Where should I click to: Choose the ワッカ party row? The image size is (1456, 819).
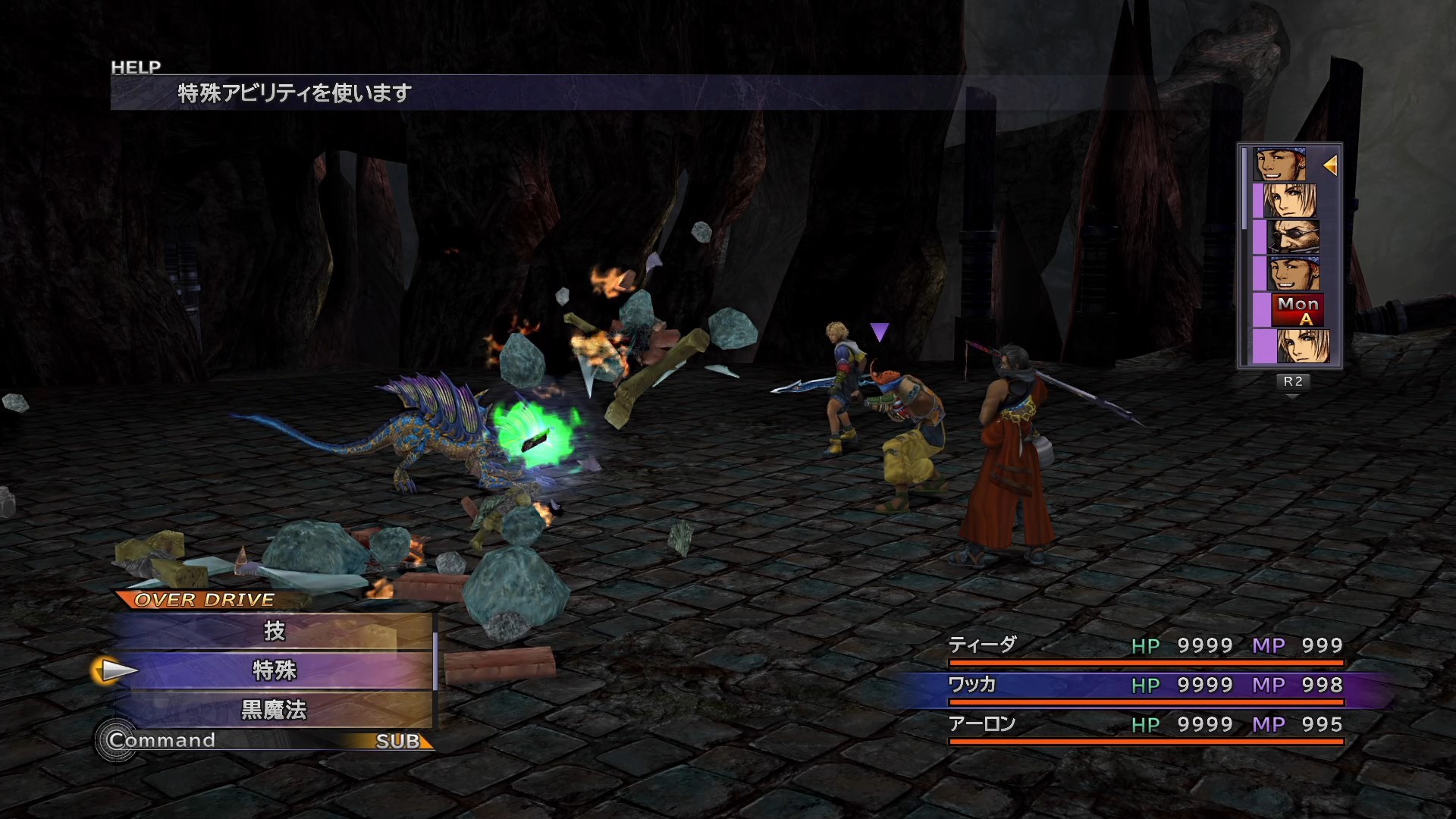(x=972, y=685)
